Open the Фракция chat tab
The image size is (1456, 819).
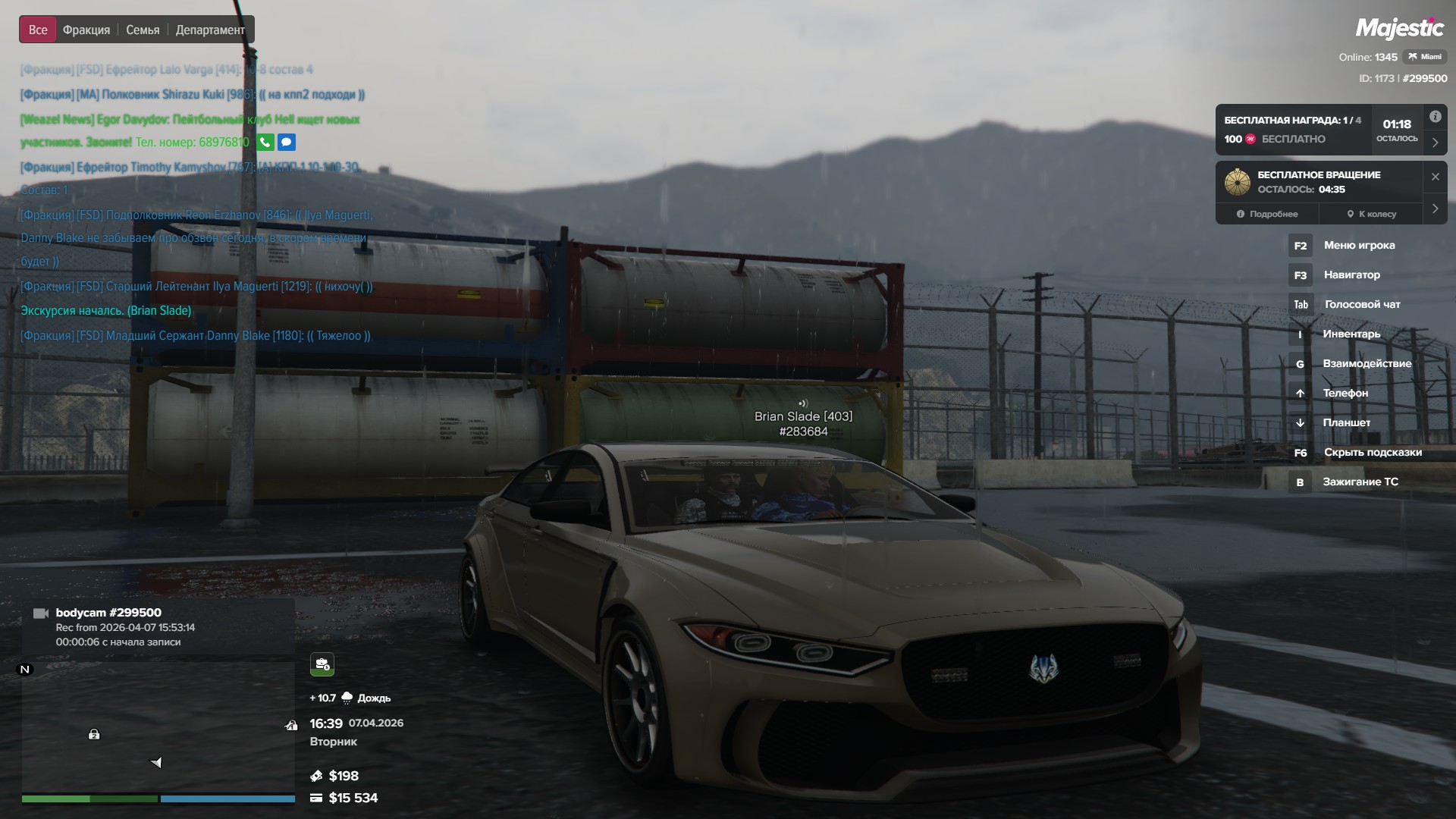(x=86, y=30)
